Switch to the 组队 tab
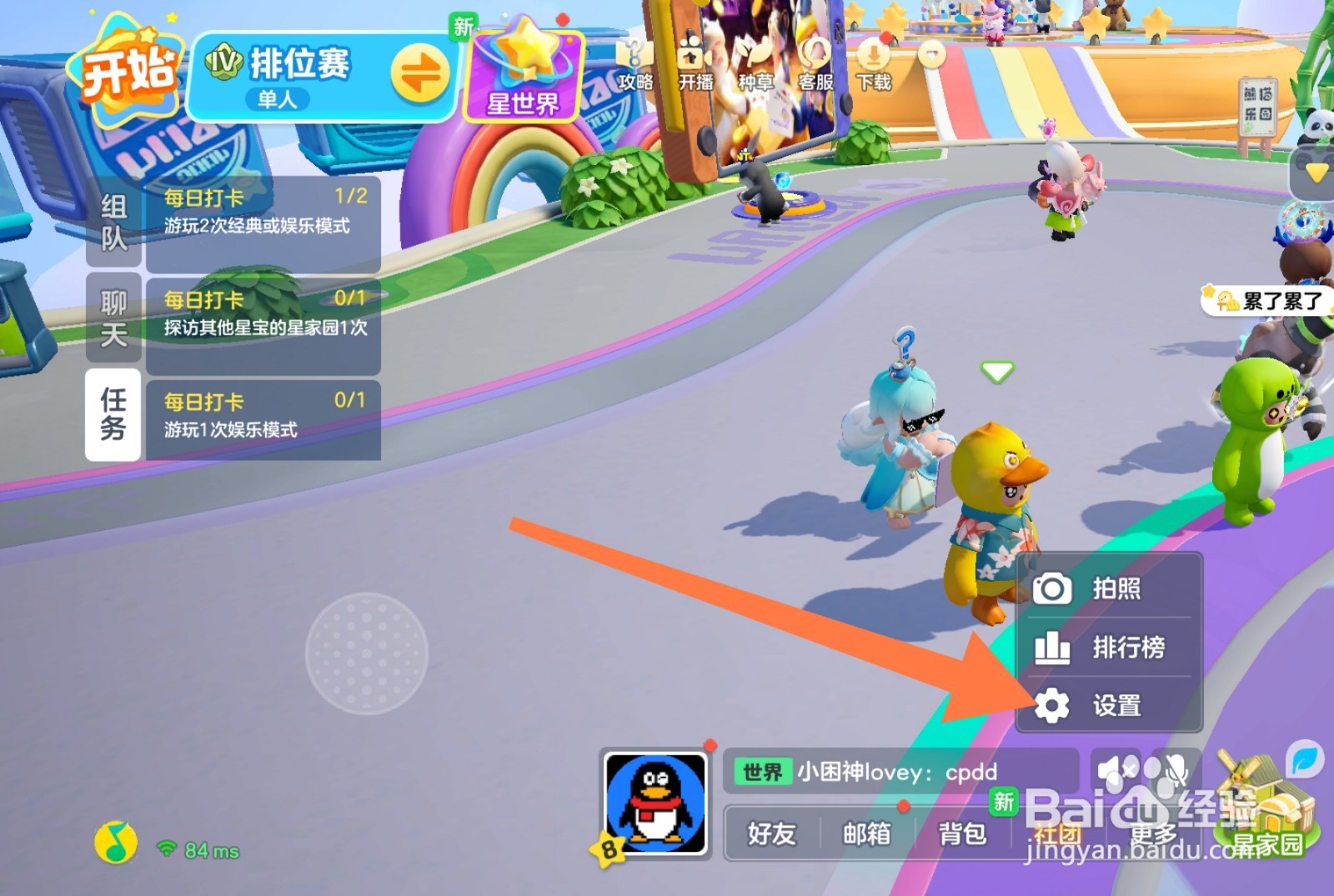 click(112, 221)
